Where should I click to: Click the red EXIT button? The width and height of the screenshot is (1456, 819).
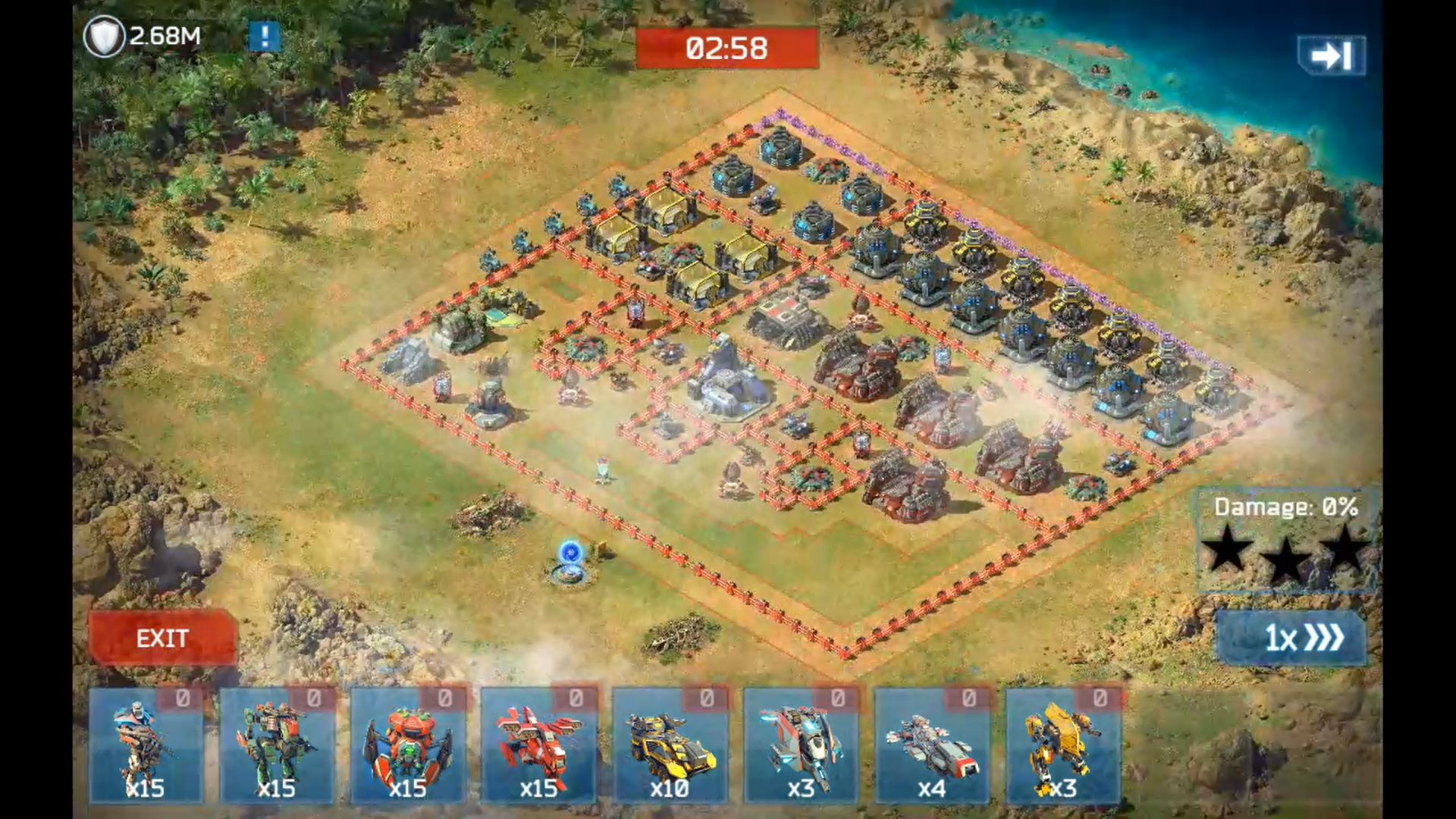point(162,638)
